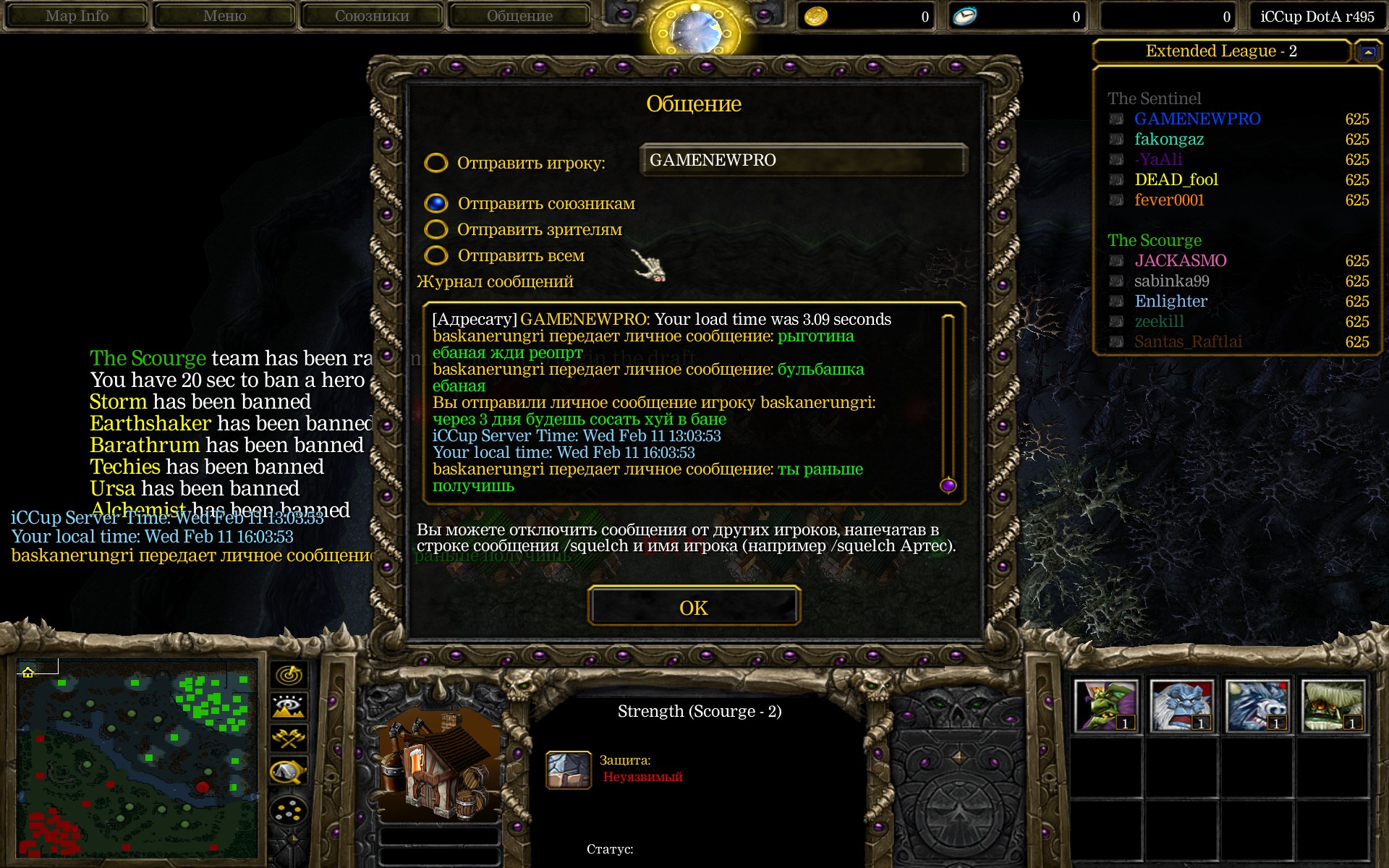Select GAMENEWPRO in the scoreboard
The height and width of the screenshot is (868, 1389).
tap(1197, 119)
